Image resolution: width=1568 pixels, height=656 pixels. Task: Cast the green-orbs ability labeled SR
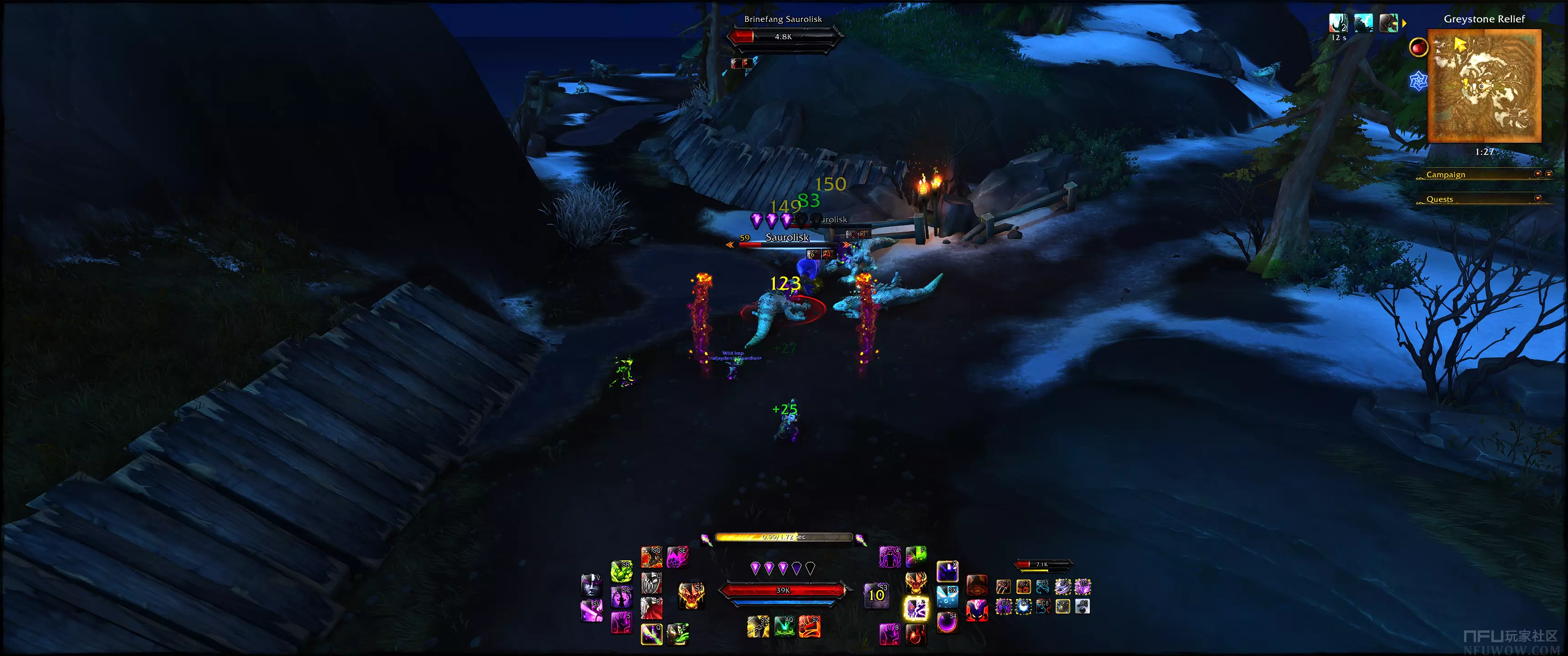coord(621,571)
